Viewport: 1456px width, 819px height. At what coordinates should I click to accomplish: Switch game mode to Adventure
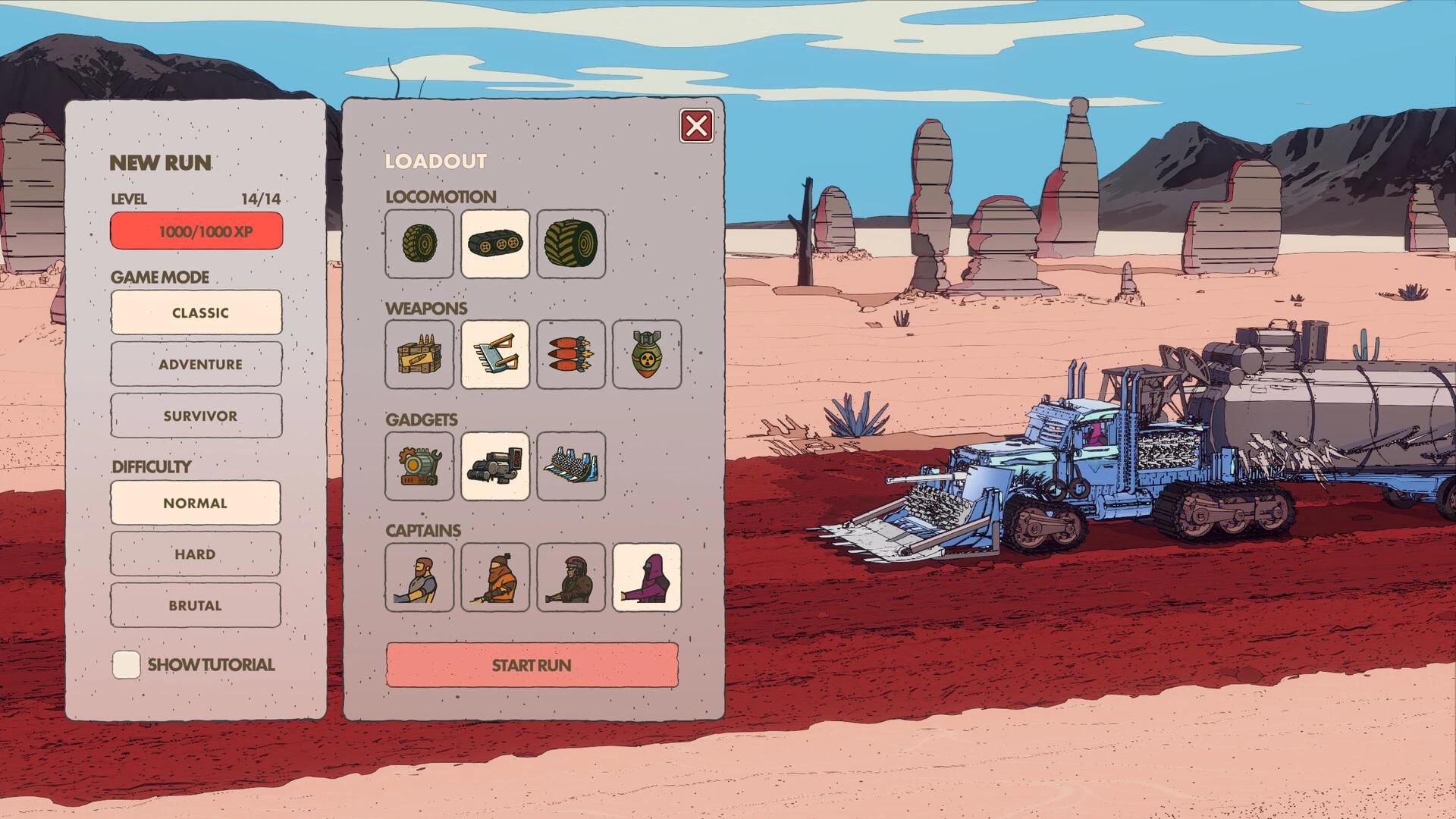tap(196, 363)
